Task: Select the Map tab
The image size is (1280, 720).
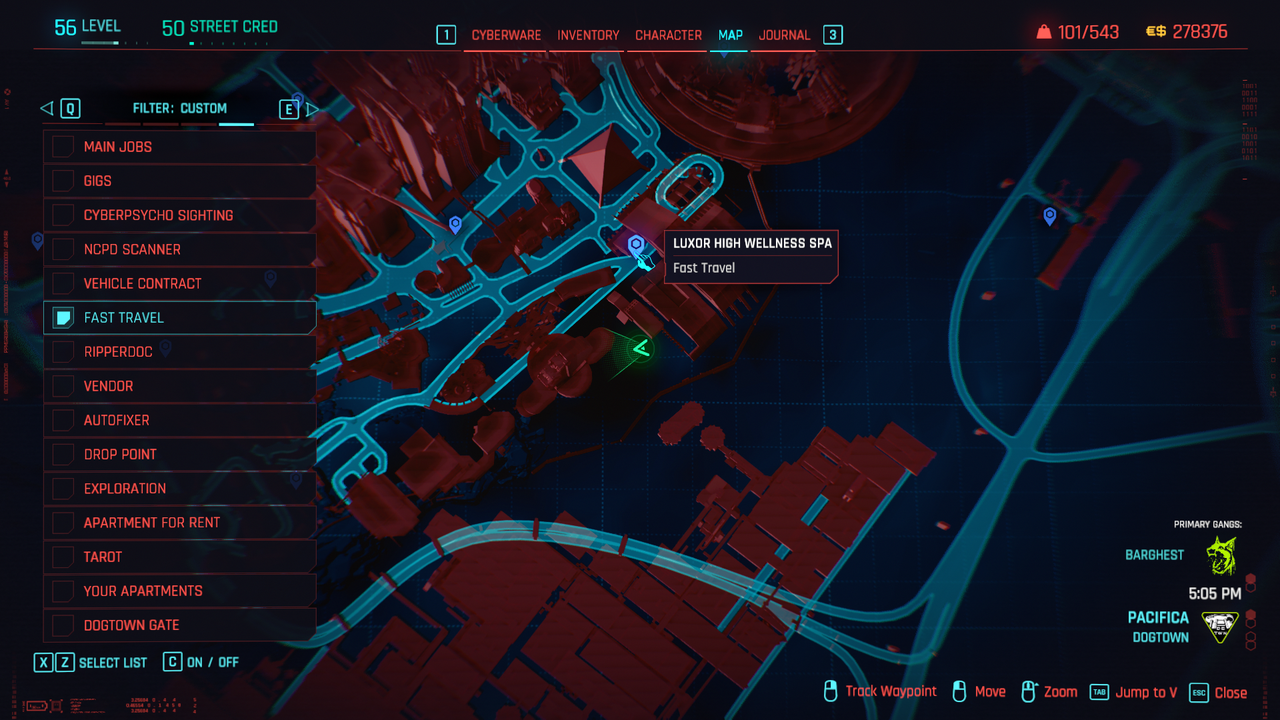Action: tap(730, 35)
